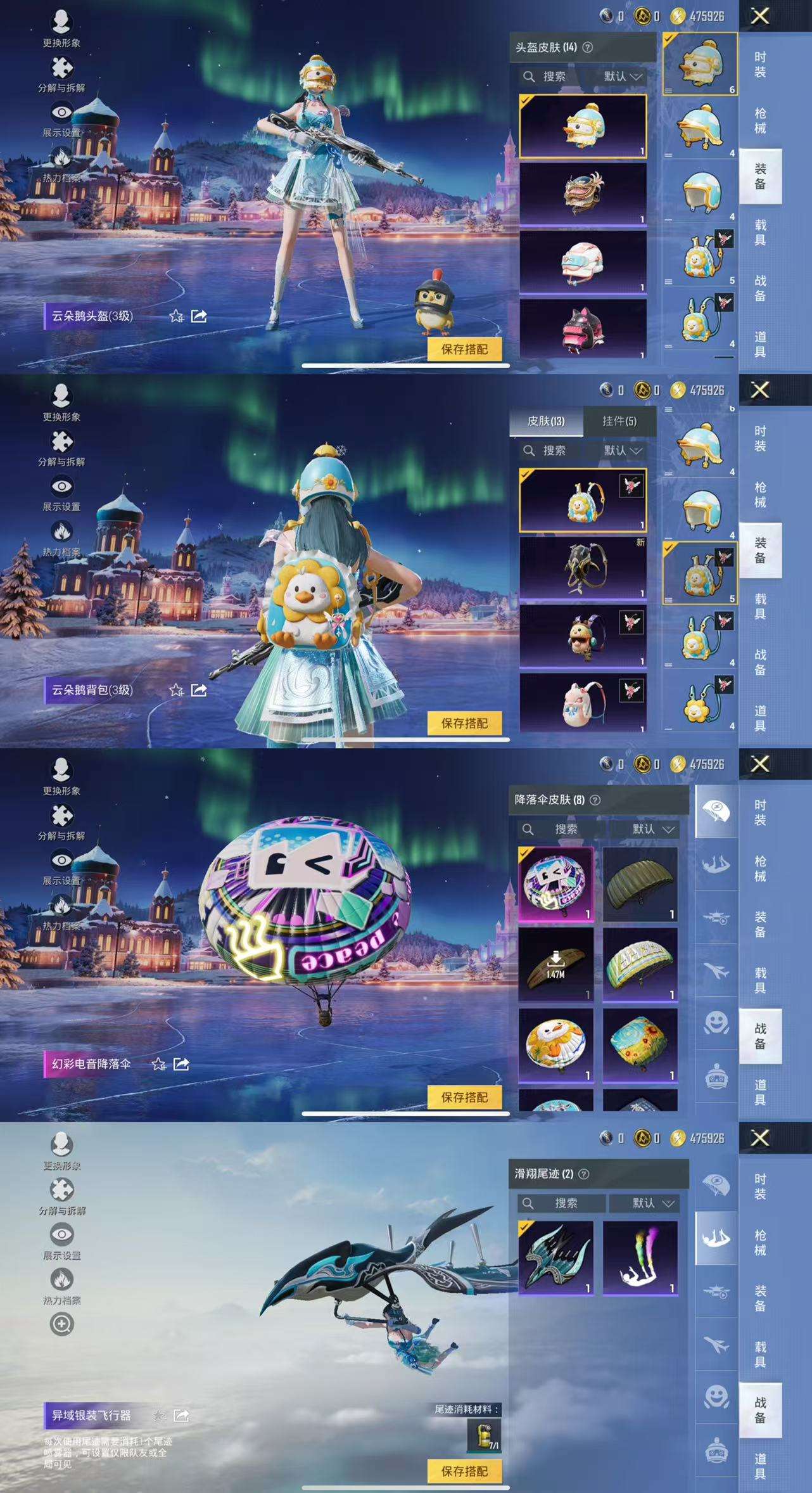Click the 分解与拆解 disassemble icon
The height and width of the screenshot is (1493, 812).
pos(60,67)
